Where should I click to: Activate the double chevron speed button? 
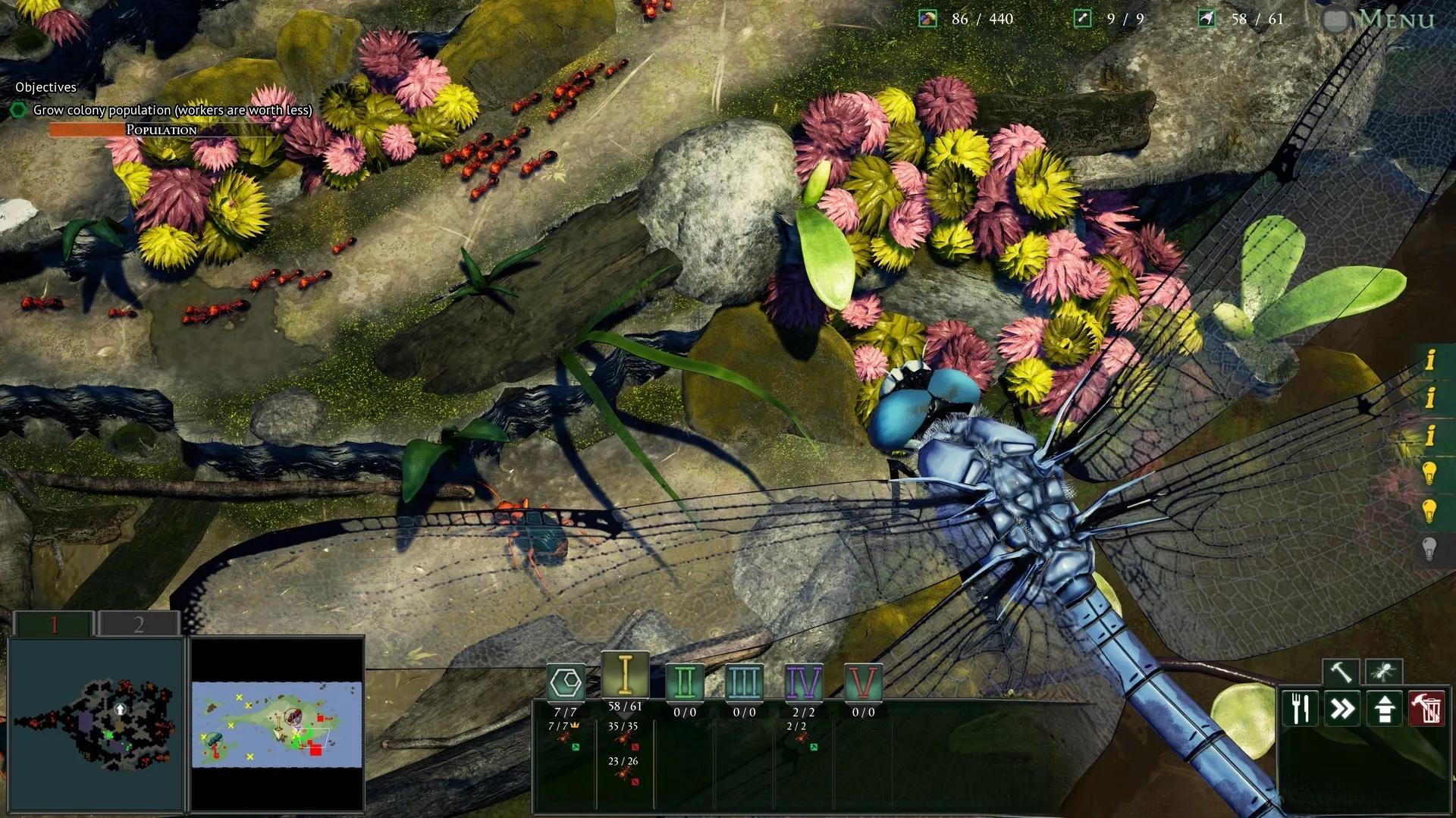(x=1343, y=709)
